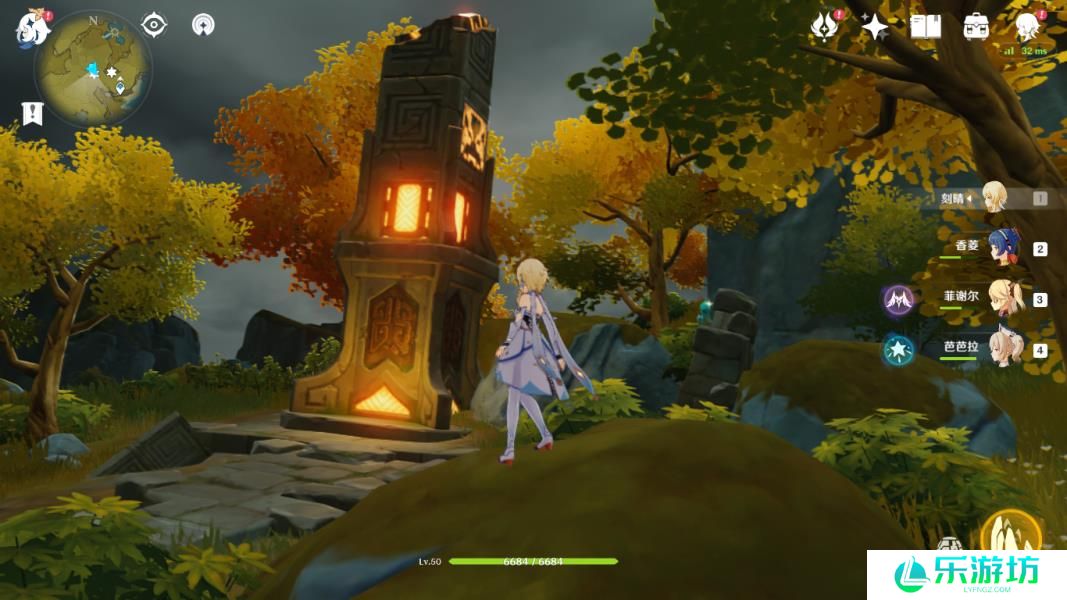Viewport: 1067px width, 600px height.
Task: Open the map via the minimap
Action: 92,68
